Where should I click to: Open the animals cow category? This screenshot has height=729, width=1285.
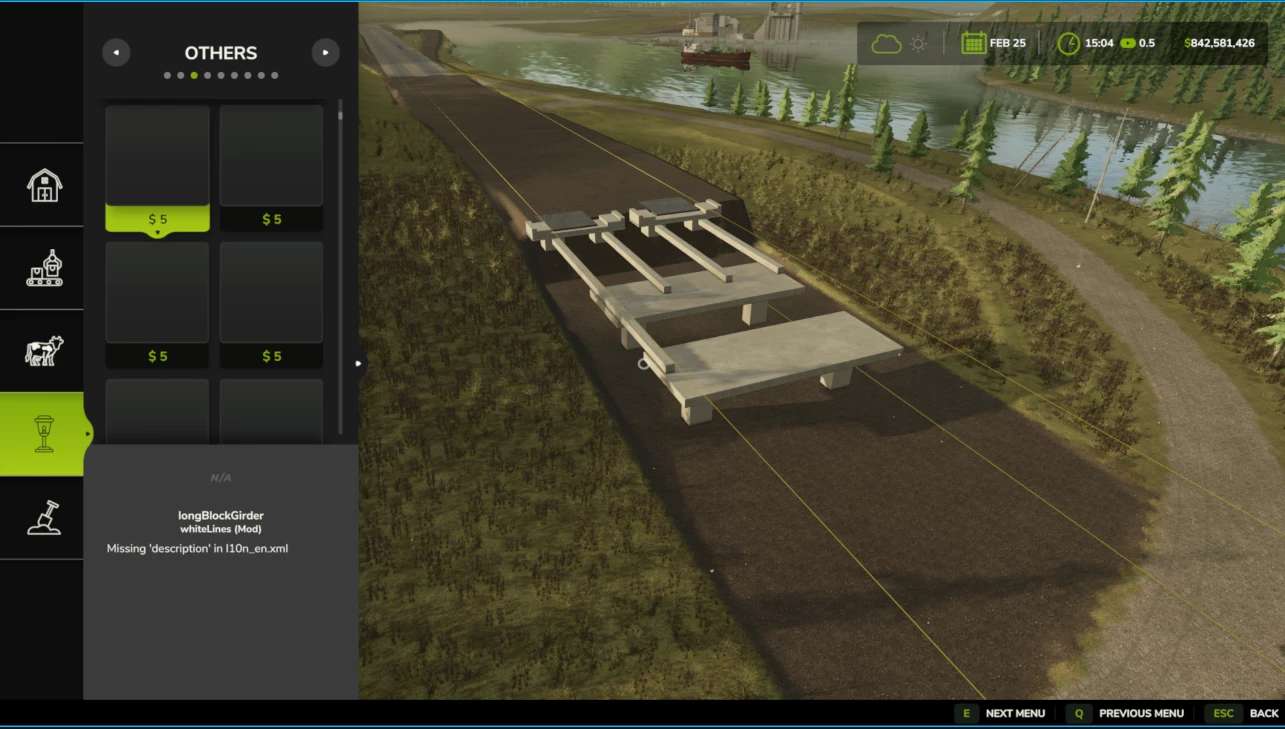[43, 351]
